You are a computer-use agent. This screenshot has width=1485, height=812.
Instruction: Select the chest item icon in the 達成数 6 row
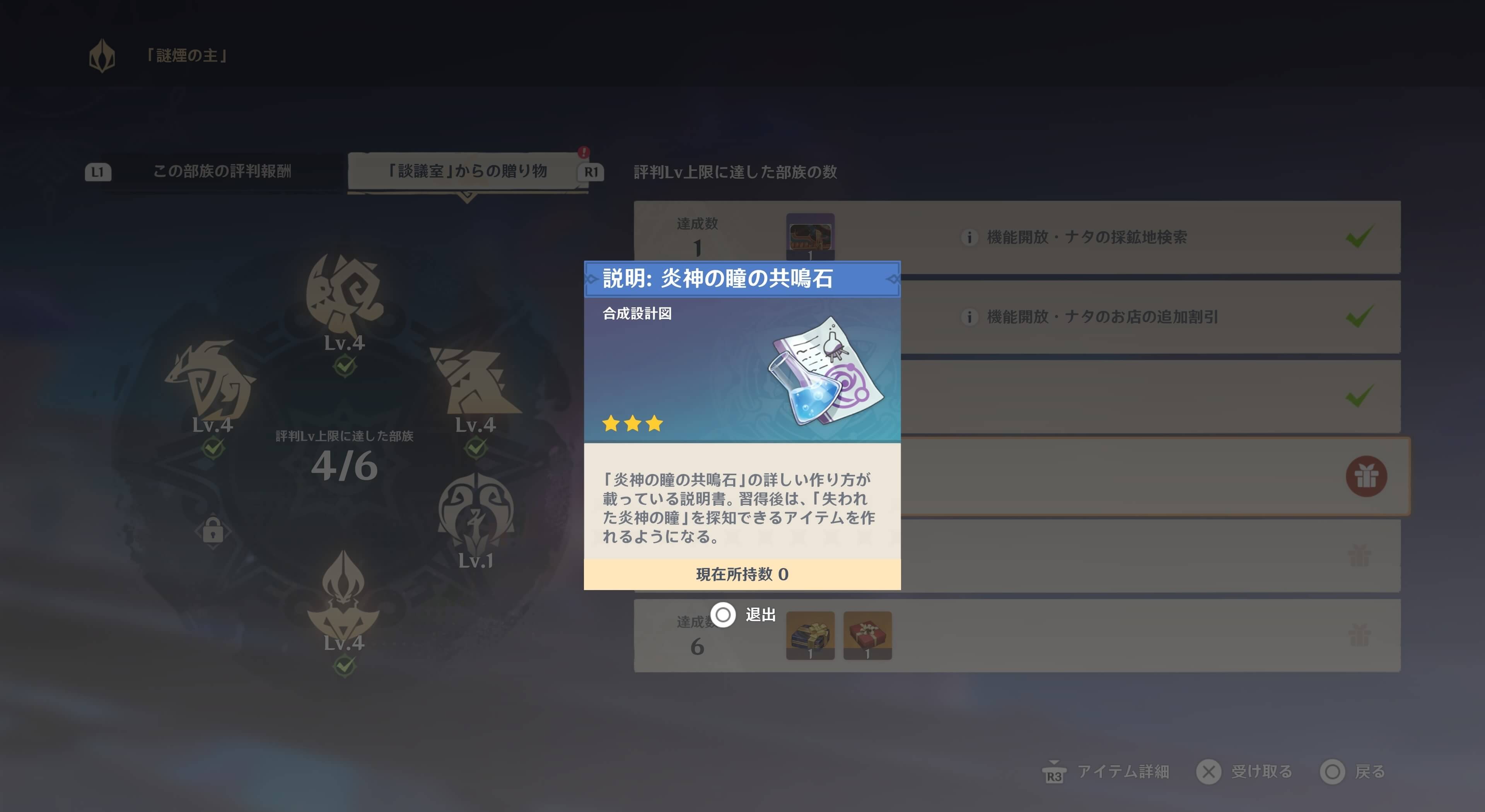tap(811, 636)
